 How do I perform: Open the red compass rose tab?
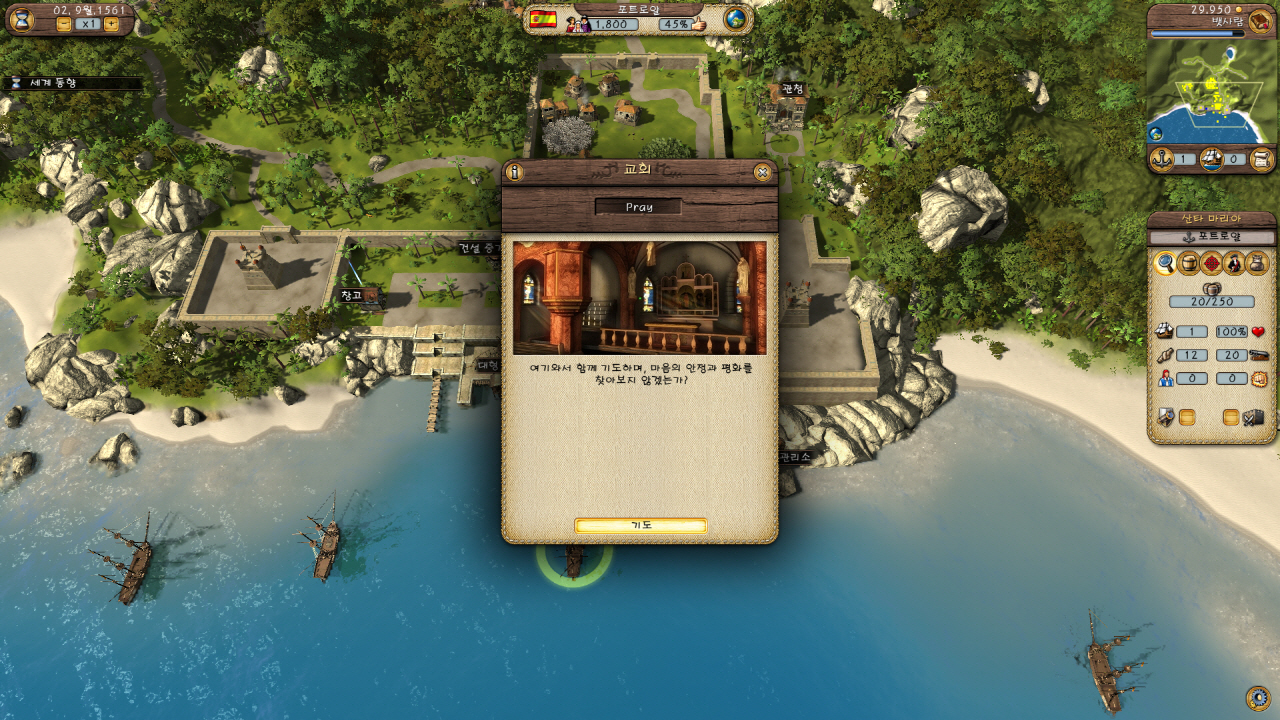(x=1212, y=263)
